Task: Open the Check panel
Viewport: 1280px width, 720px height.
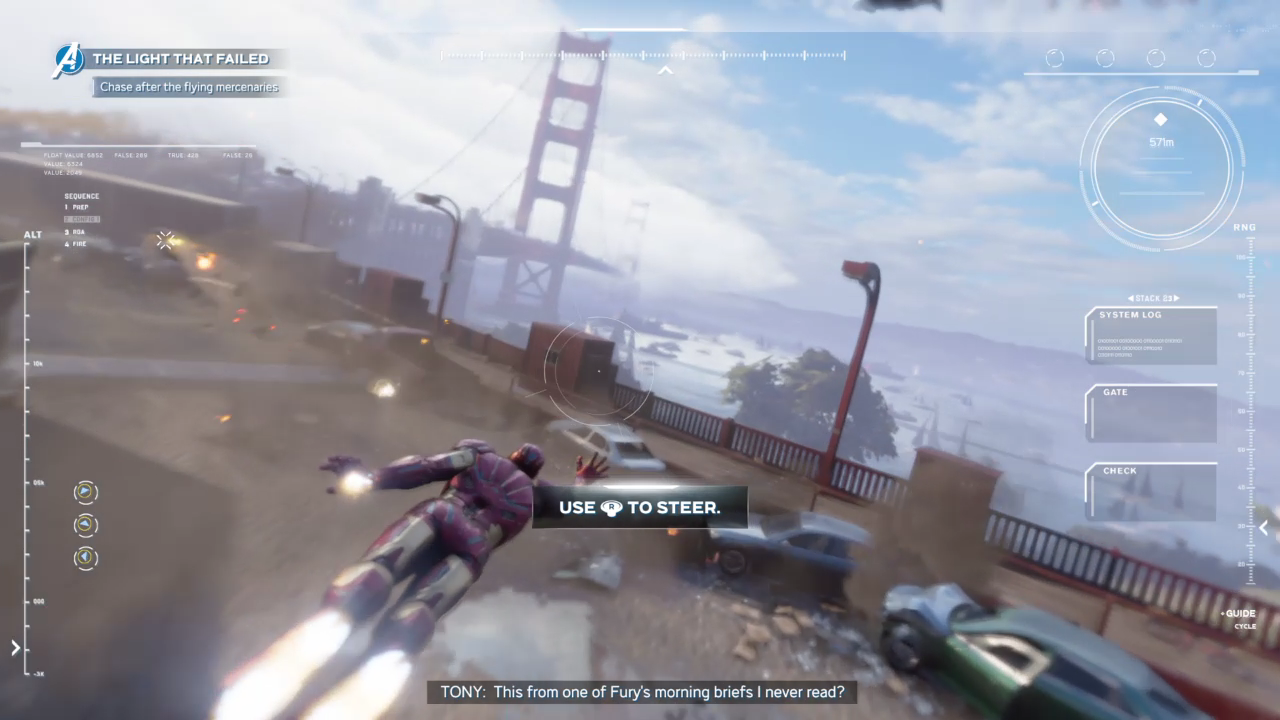Action: point(1151,491)
